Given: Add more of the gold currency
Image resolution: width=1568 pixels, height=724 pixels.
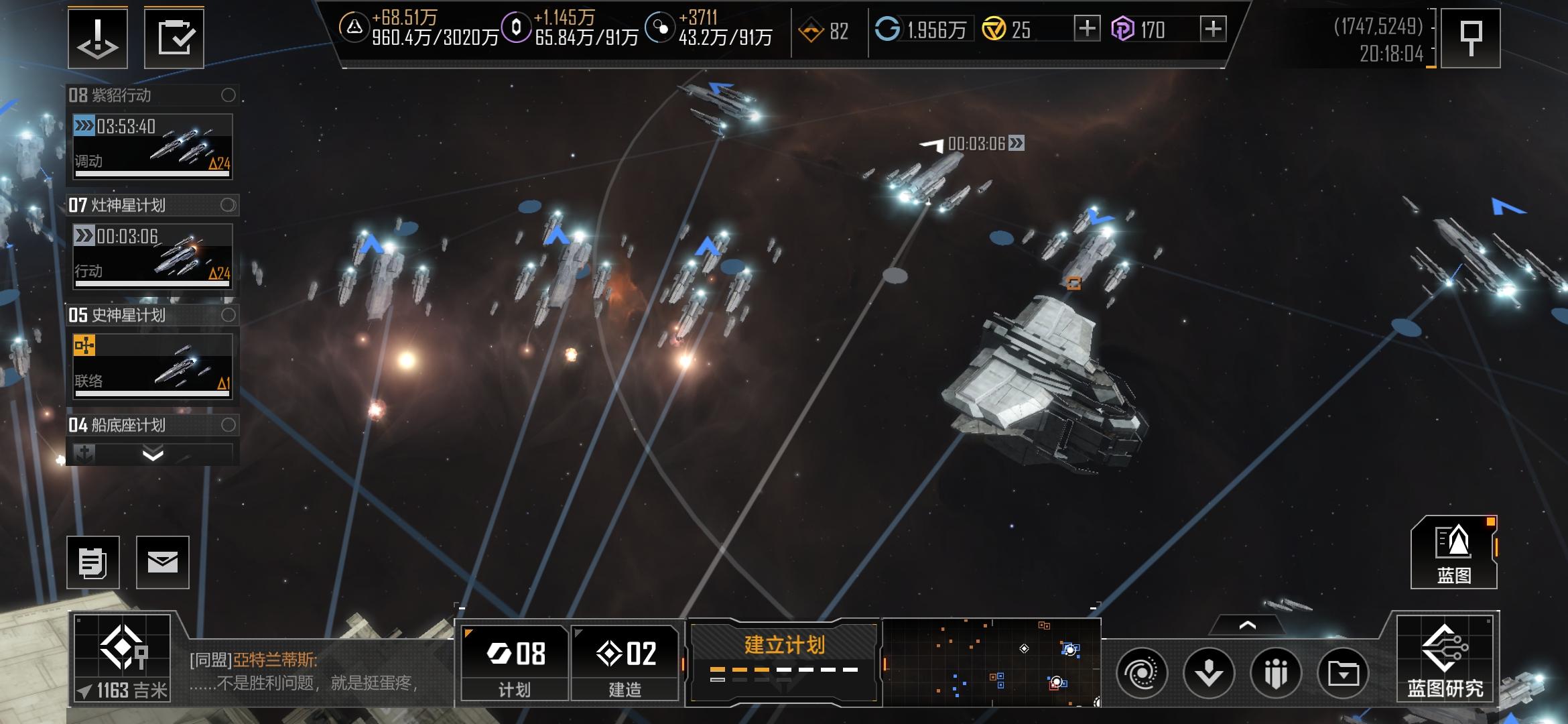Looking at the screenshot, I should pyautogui.click(x=1086, y=29).
